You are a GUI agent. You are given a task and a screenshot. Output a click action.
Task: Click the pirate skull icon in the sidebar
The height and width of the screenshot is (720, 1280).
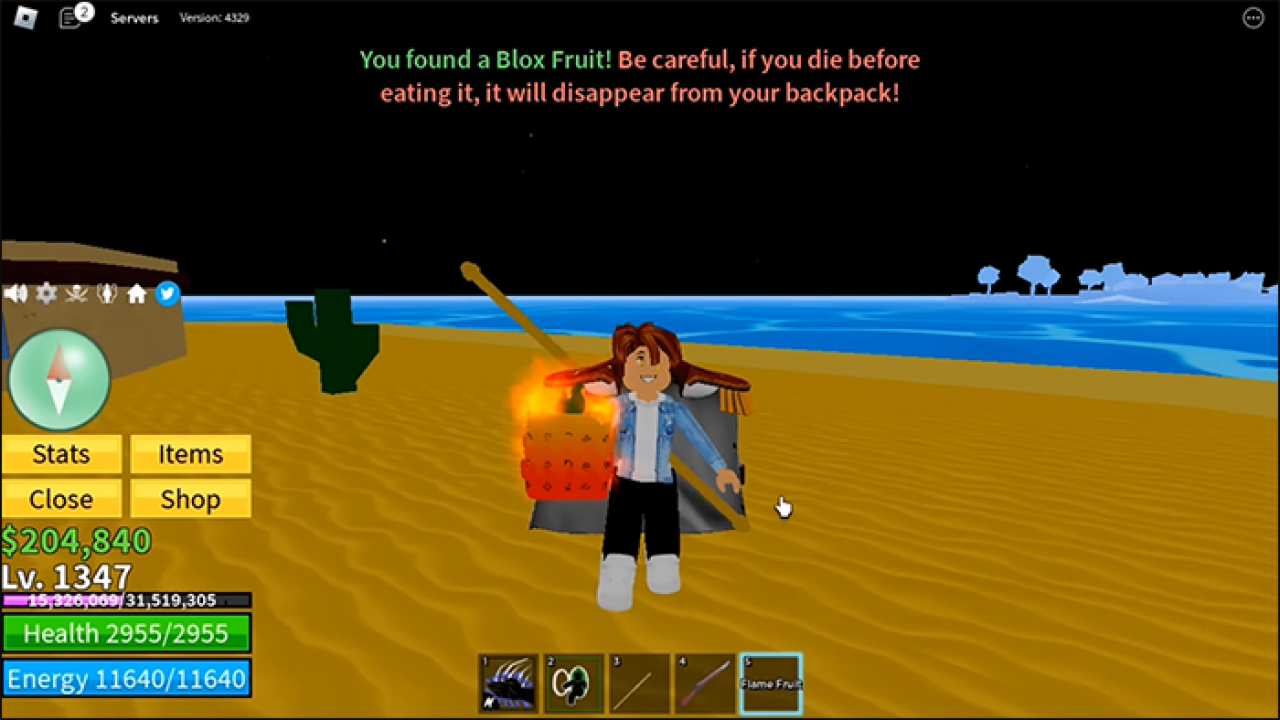[x=76, y=293]
